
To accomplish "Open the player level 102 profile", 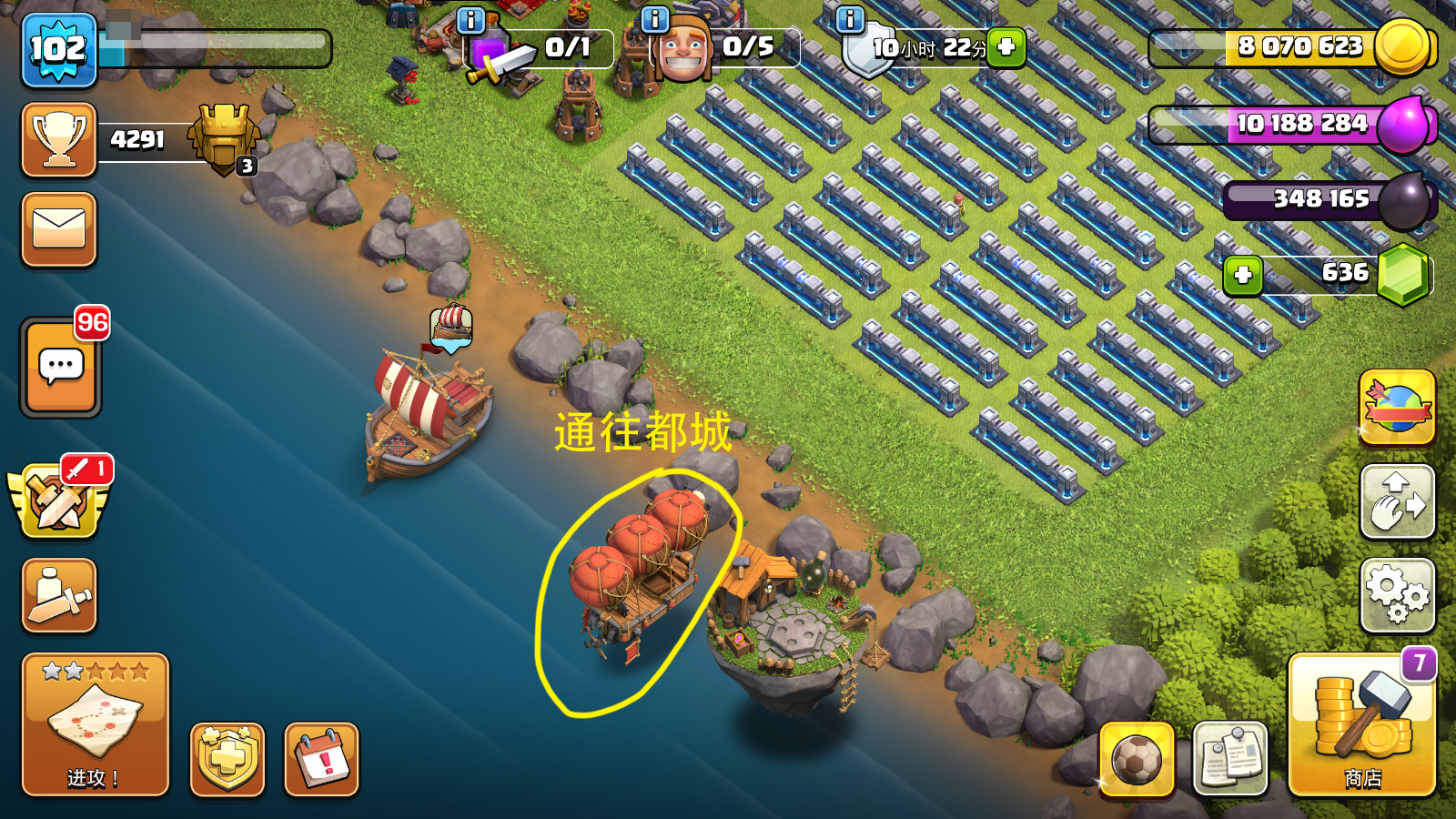I will 59,50.
